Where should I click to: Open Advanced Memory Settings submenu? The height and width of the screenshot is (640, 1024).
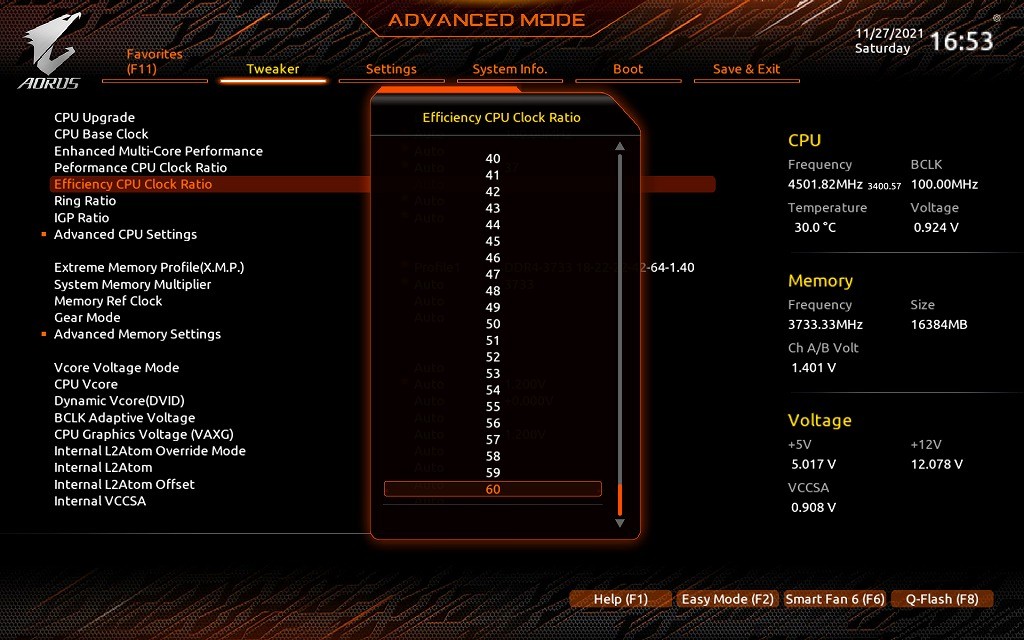(x=137, y=334)
